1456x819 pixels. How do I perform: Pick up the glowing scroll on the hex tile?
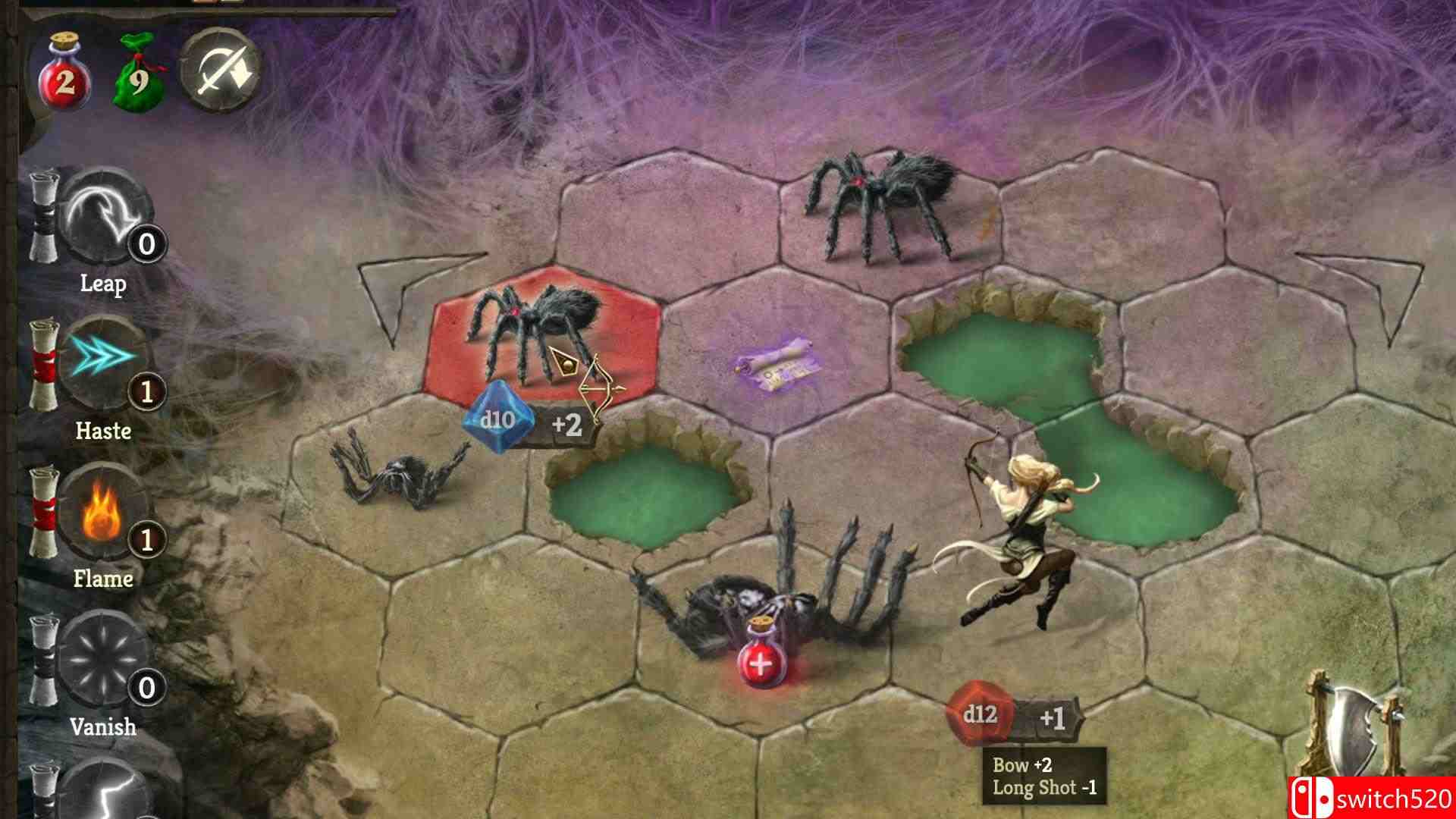pyautogui.click(x=773, y=364)
